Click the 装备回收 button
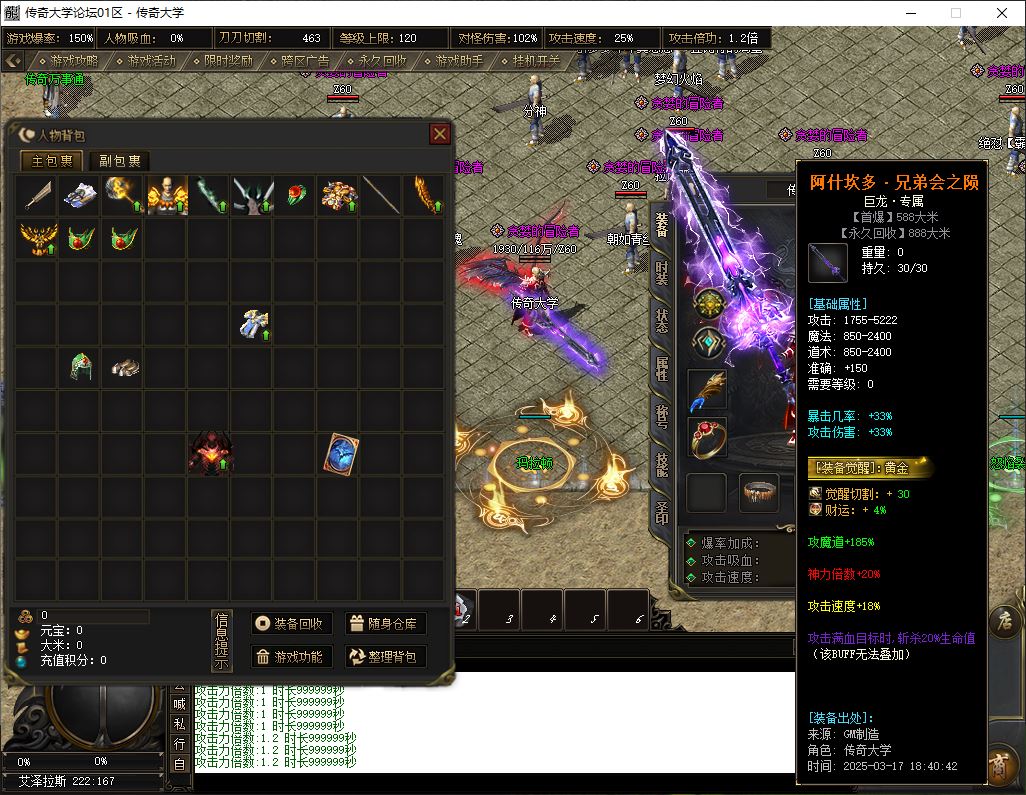The width and height of the screenshot is (1026, 795). point(291,624)
